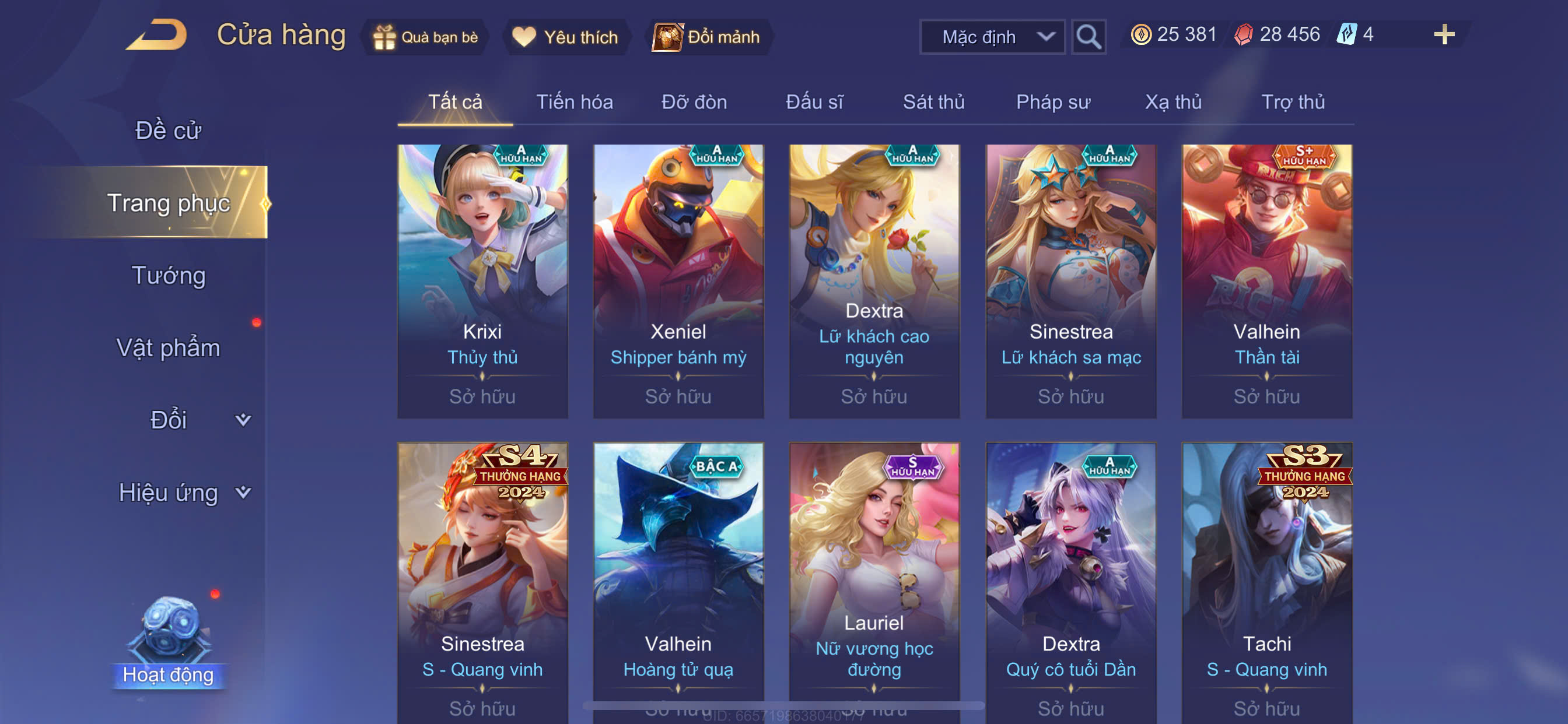Image resolution: width=1568 pixels, height=724 pixels.
Task: Click the magnifying glass search button
Action: 1088,37
